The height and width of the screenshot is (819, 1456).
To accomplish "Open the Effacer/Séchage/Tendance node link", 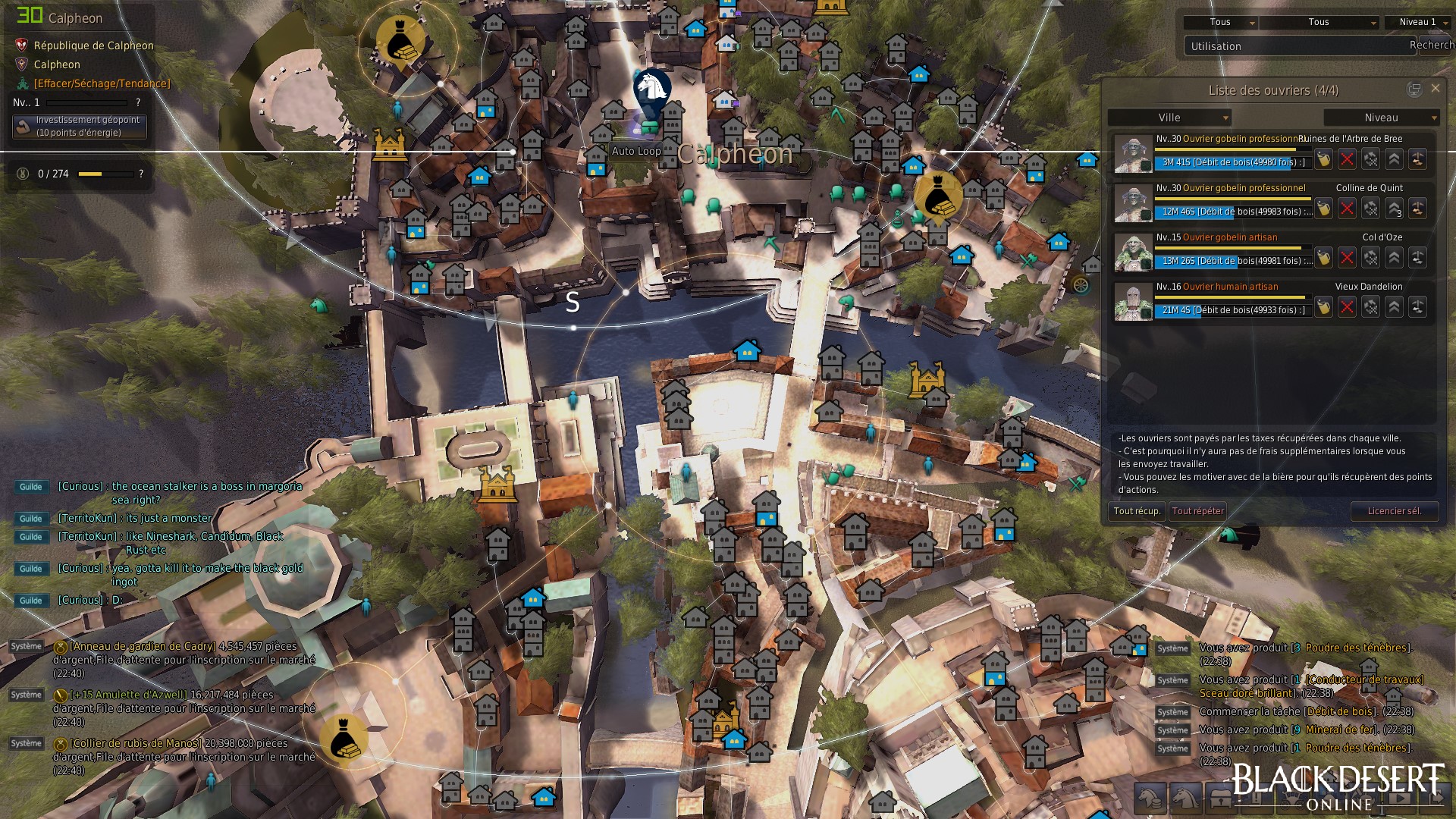I will [x=102, y=83].
